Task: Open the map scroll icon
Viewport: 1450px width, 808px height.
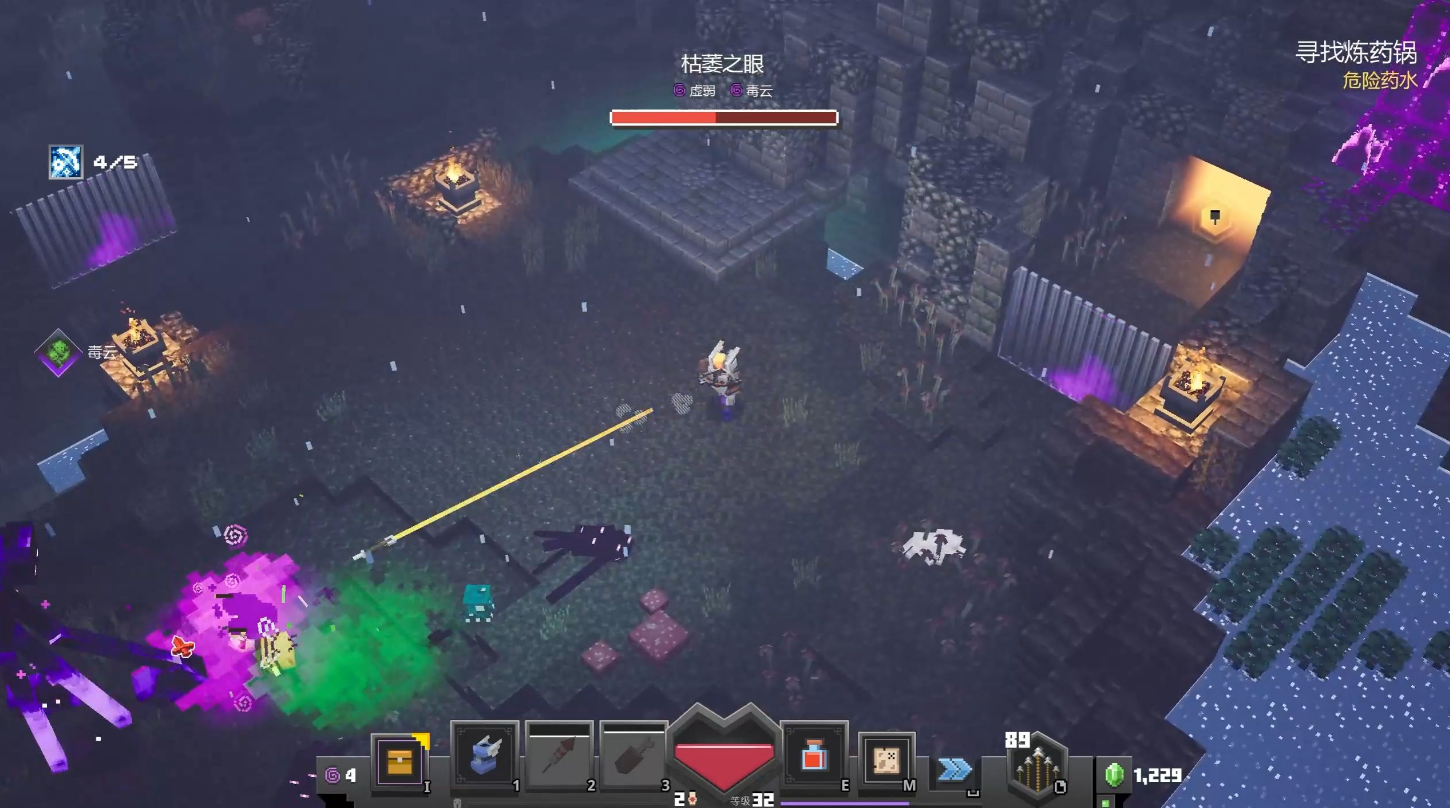Action: pyautogui.click(x=886, y=760)
